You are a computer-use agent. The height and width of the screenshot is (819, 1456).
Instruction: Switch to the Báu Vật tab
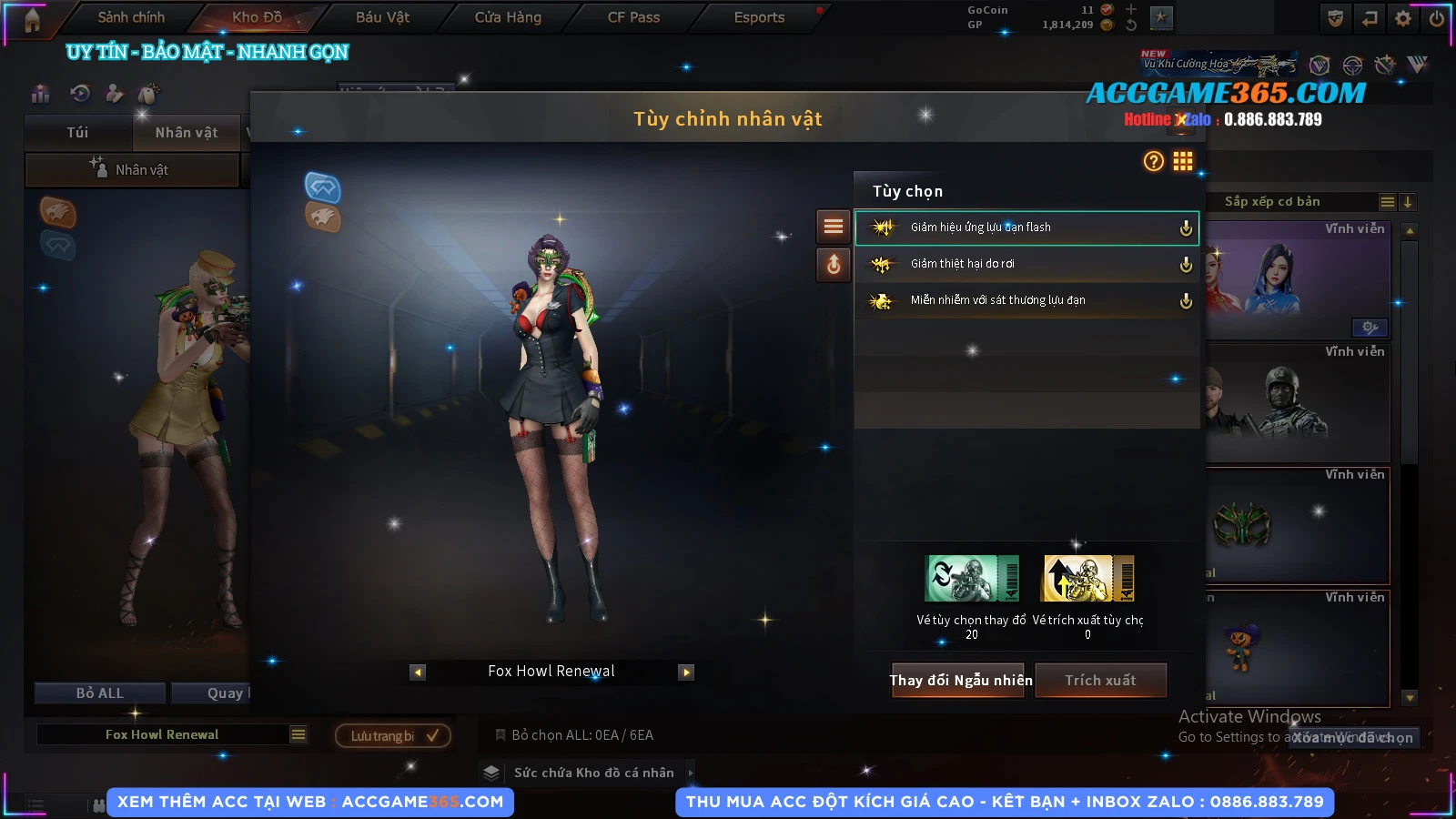click(x=382, y=17)
